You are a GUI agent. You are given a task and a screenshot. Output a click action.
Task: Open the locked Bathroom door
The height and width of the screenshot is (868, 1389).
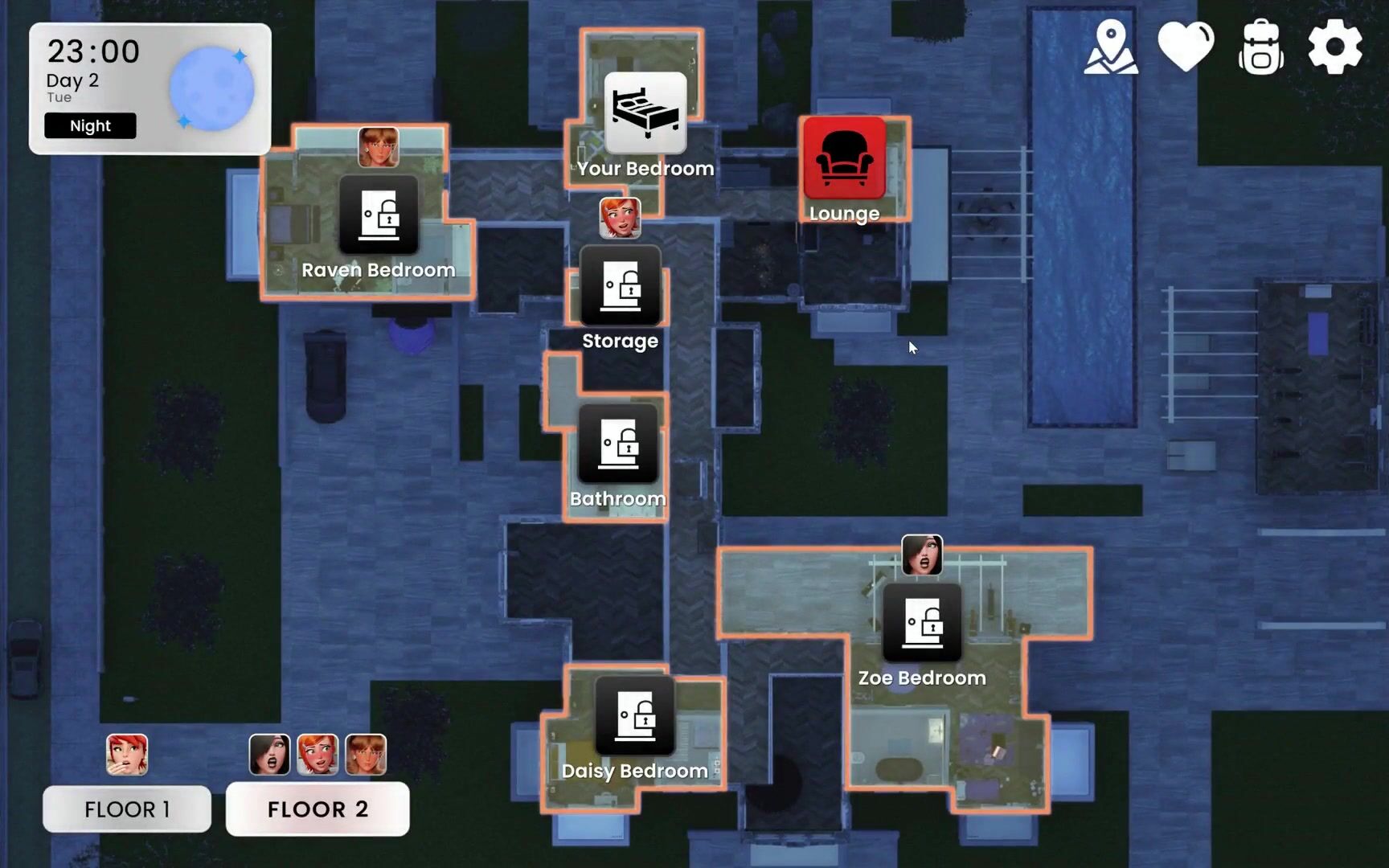(618, 444)
